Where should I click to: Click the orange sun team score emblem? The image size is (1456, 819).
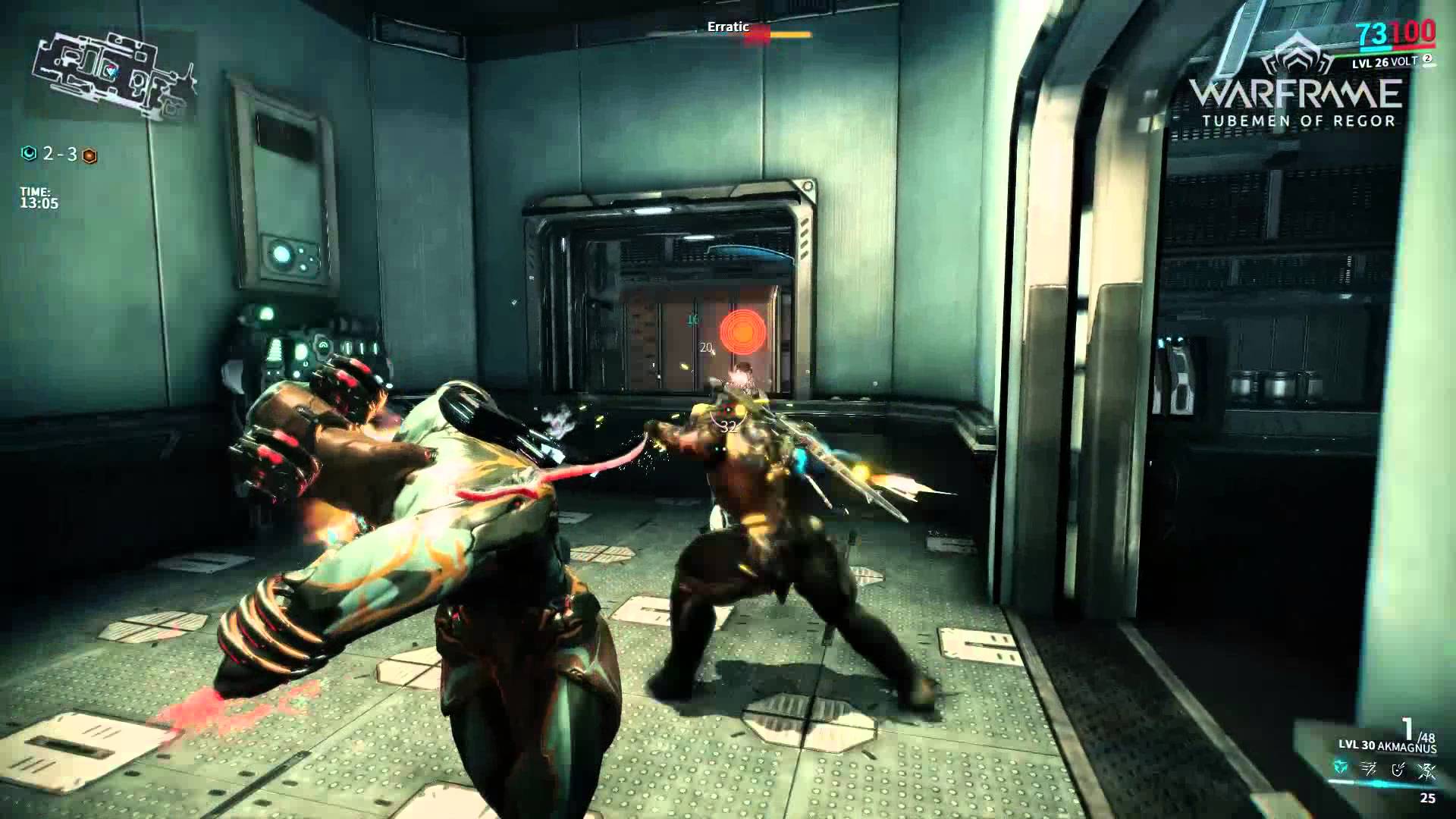[x=89, y=155]
